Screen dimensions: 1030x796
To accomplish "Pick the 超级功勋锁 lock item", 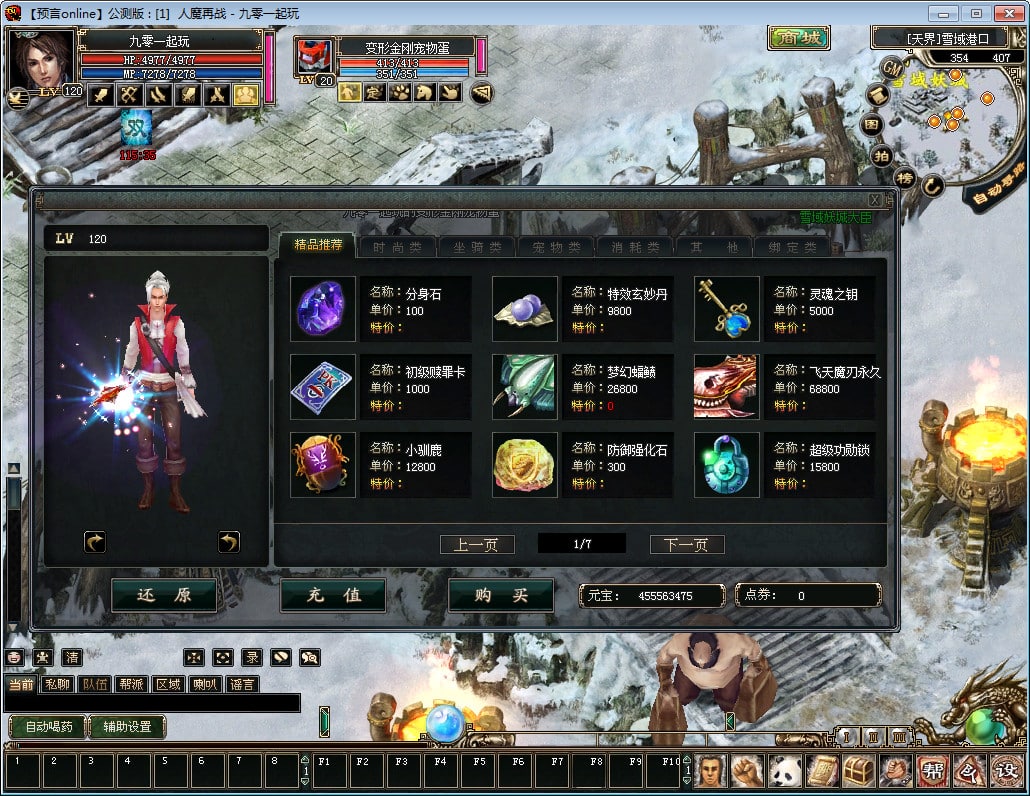I will (727, 465).
